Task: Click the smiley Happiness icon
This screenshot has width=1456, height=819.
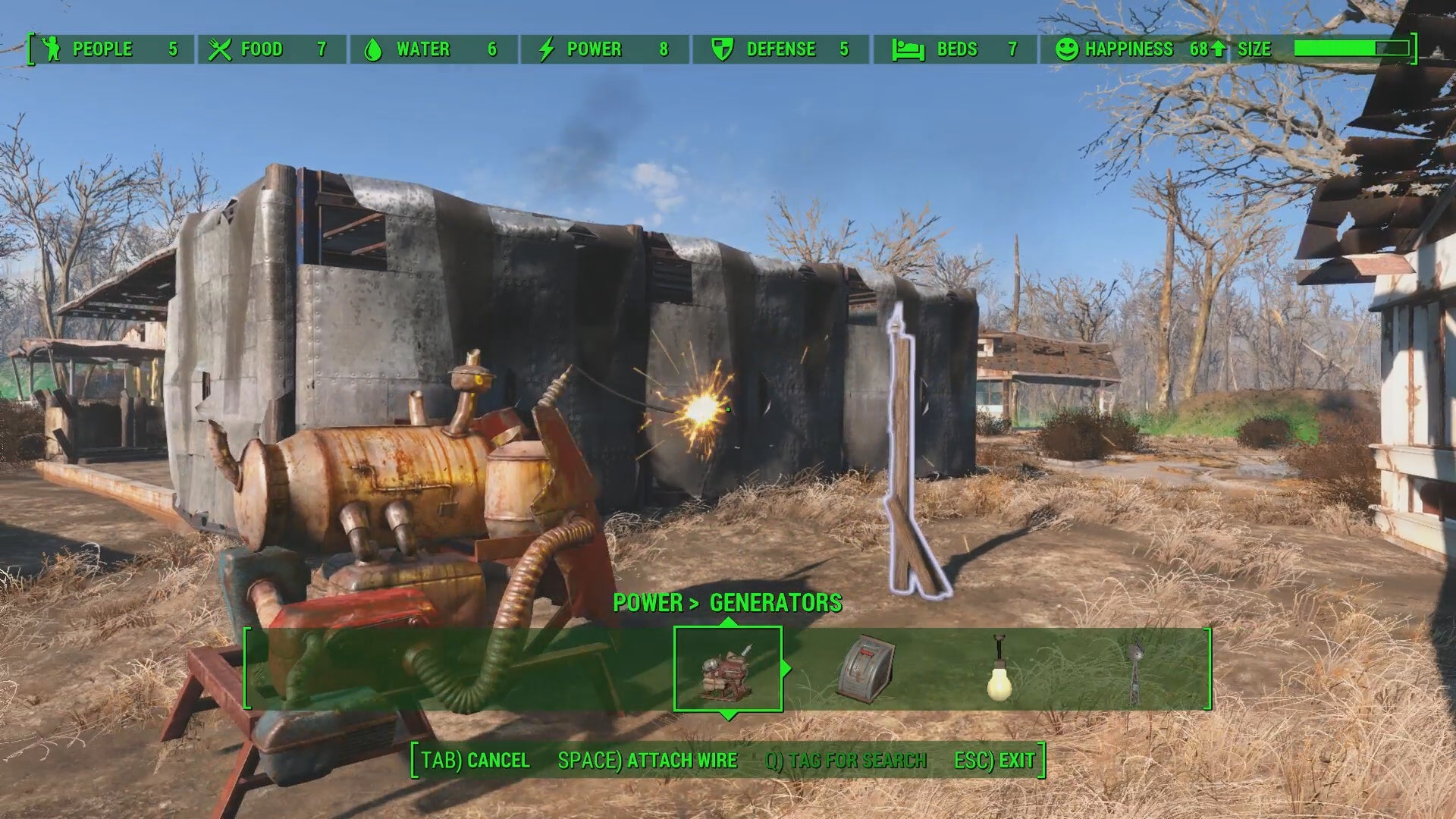Action: pyautogui.click(x=1067, y=49)
